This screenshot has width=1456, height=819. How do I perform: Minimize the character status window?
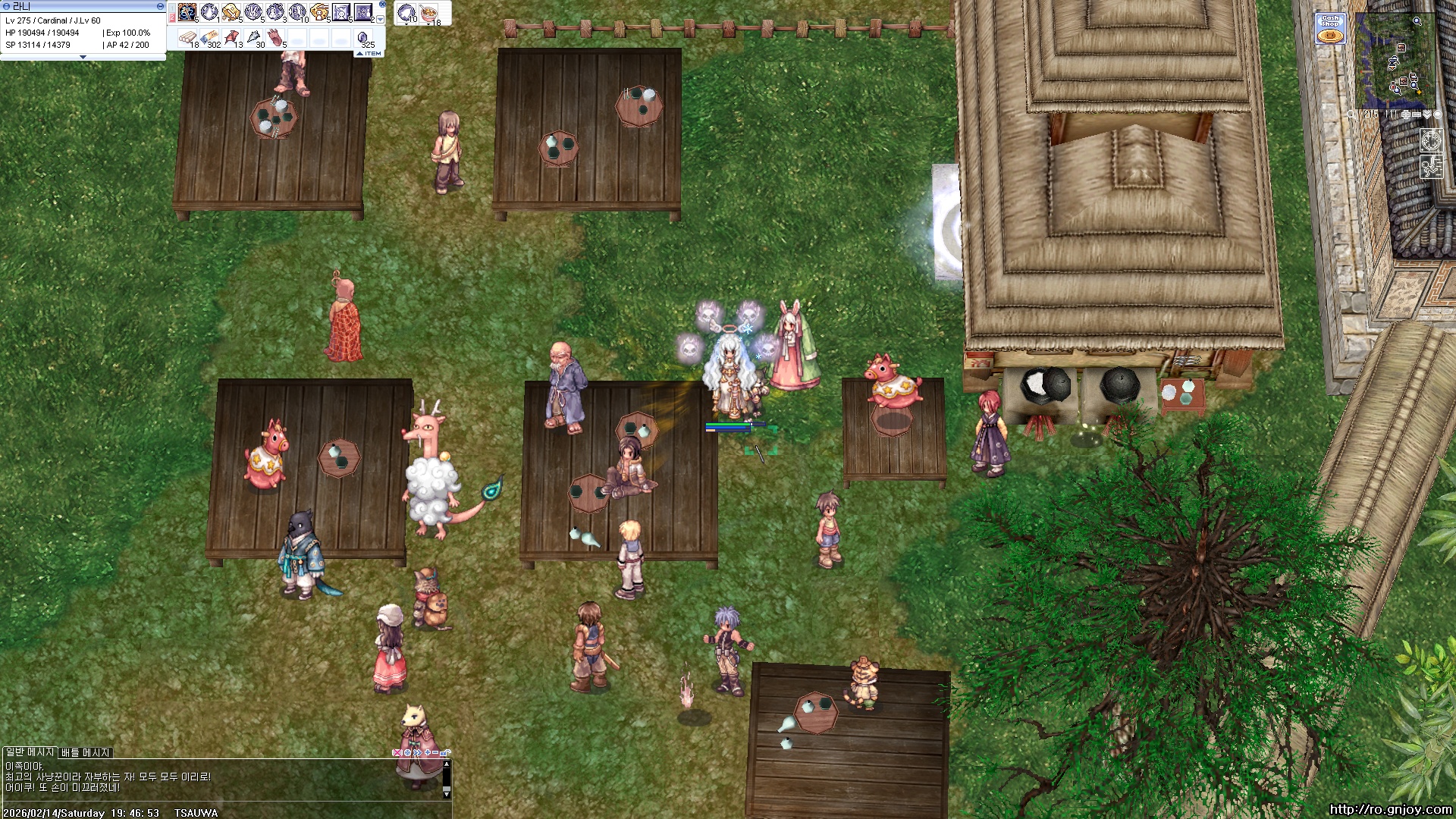(159, 6)
